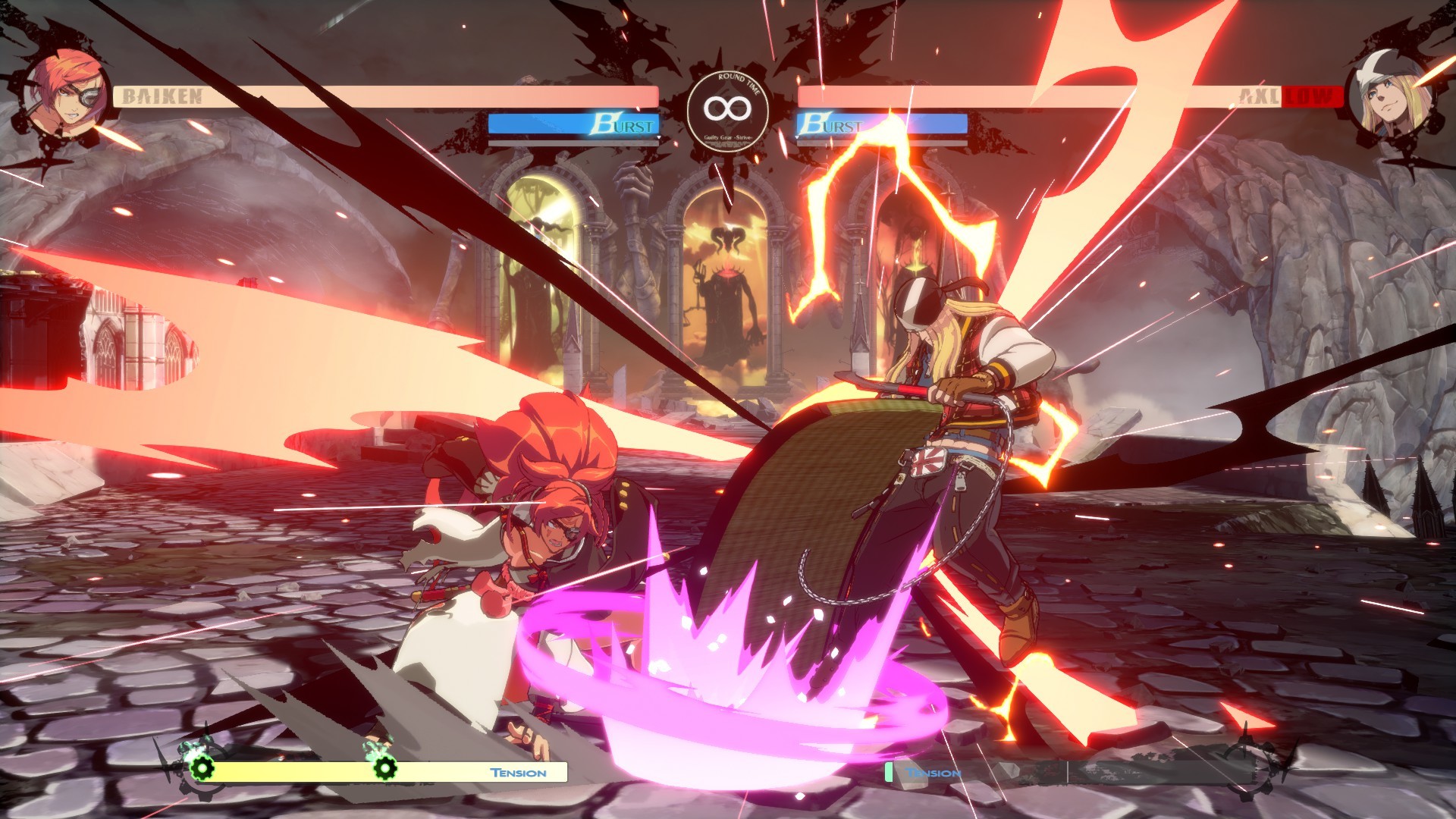Click the second gear icon on Baiken's Tension gauge
The image size is (1456, 819).
click(387, 770)
